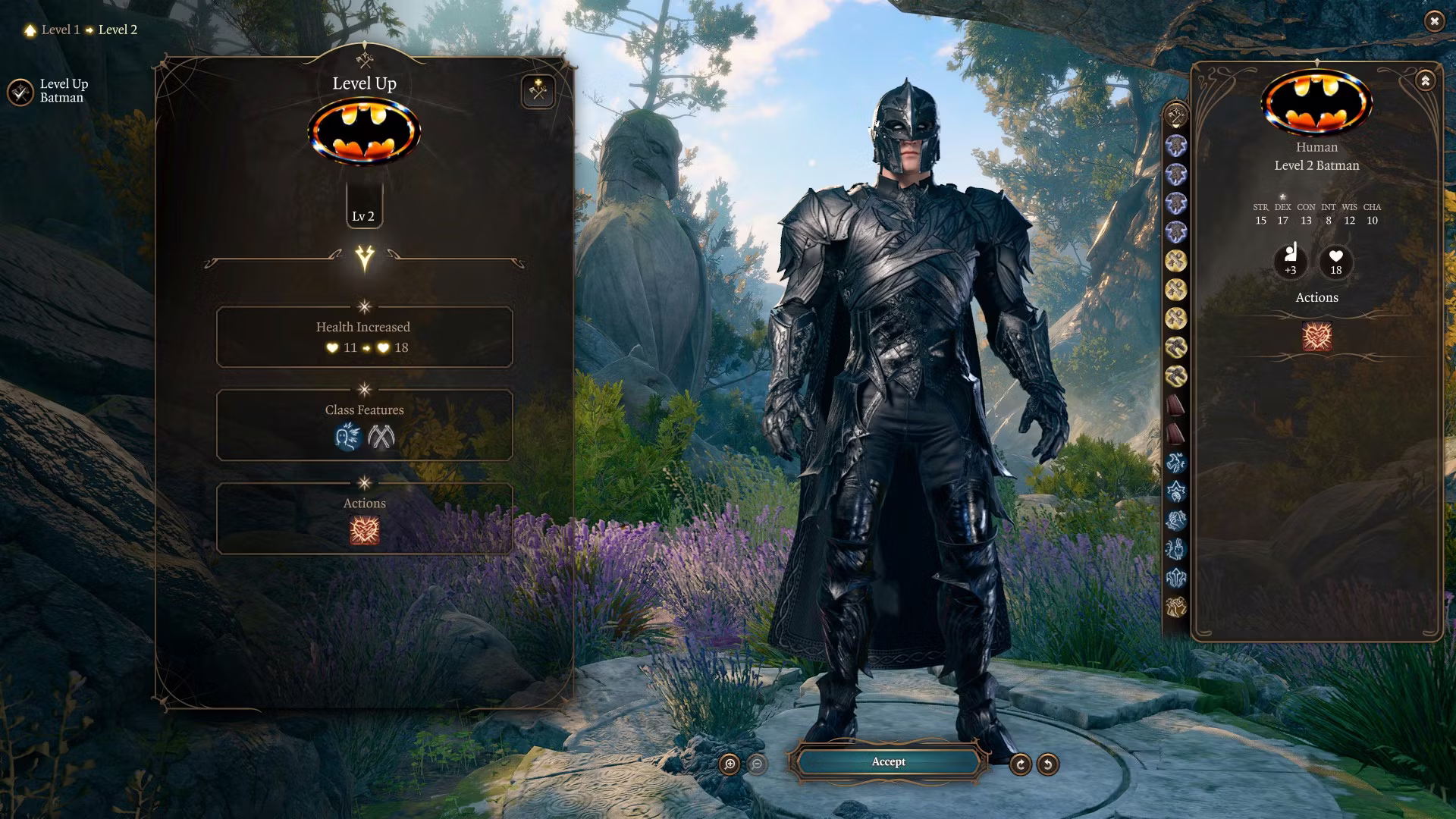Zoom out from the character model
The height and width of the screenshot is (819, 1456).
pyautogui.click(x=757, y=764)
